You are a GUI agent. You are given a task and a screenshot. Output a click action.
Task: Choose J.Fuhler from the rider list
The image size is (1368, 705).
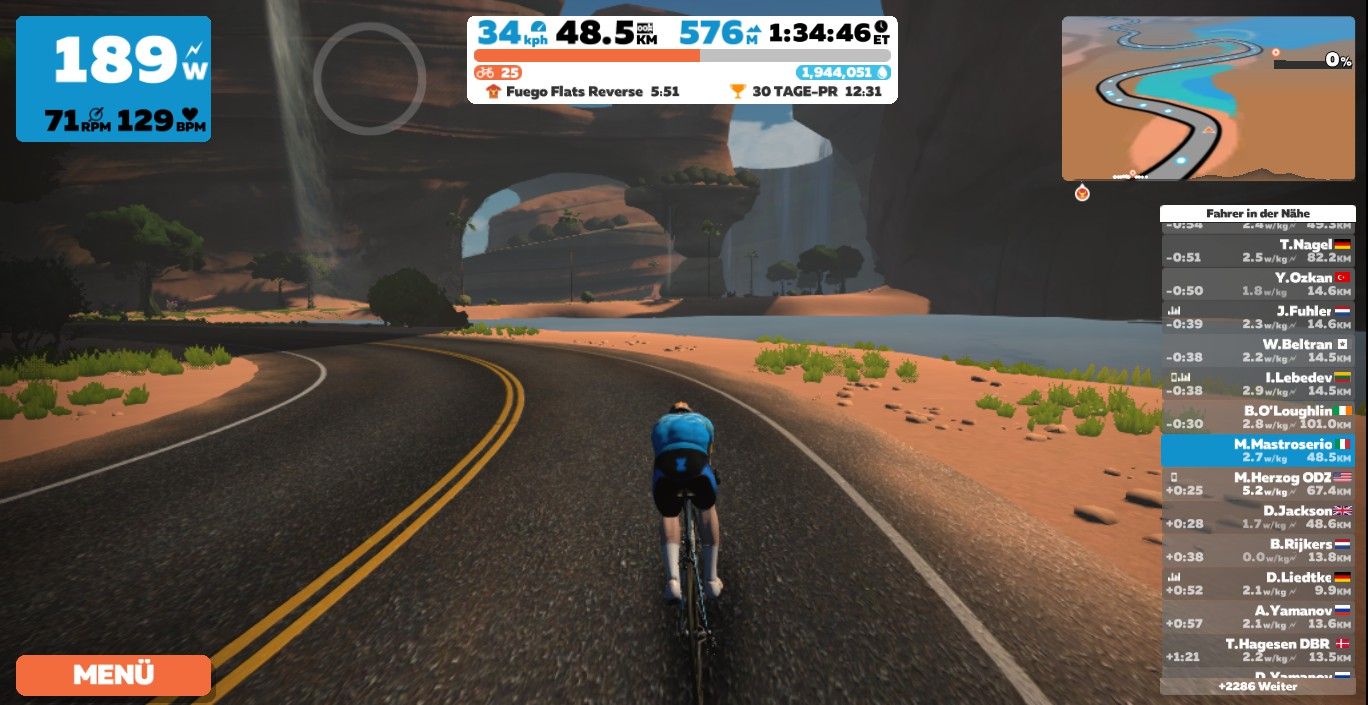click(x=1257, y=317)
